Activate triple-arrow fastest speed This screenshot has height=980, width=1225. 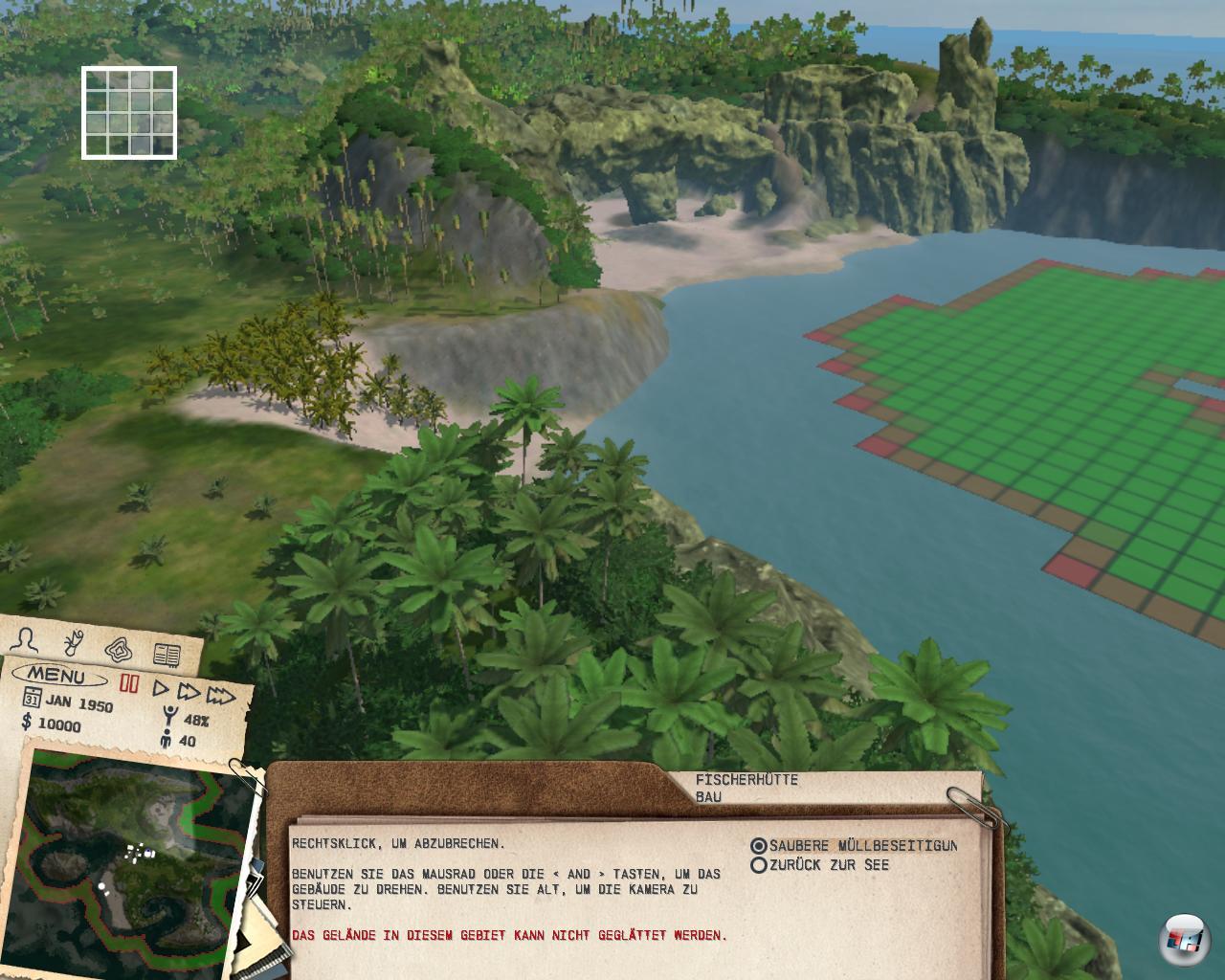point(221,695)
